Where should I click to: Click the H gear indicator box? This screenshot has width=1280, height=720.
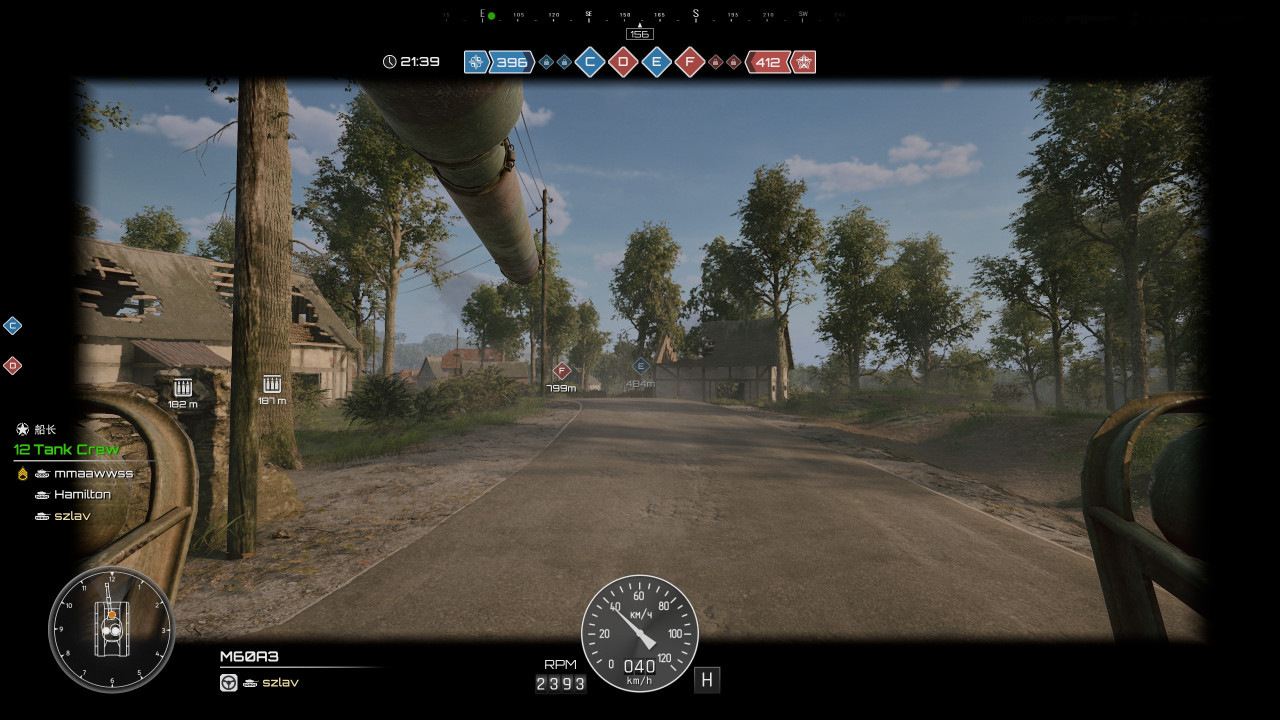point(707,680)
